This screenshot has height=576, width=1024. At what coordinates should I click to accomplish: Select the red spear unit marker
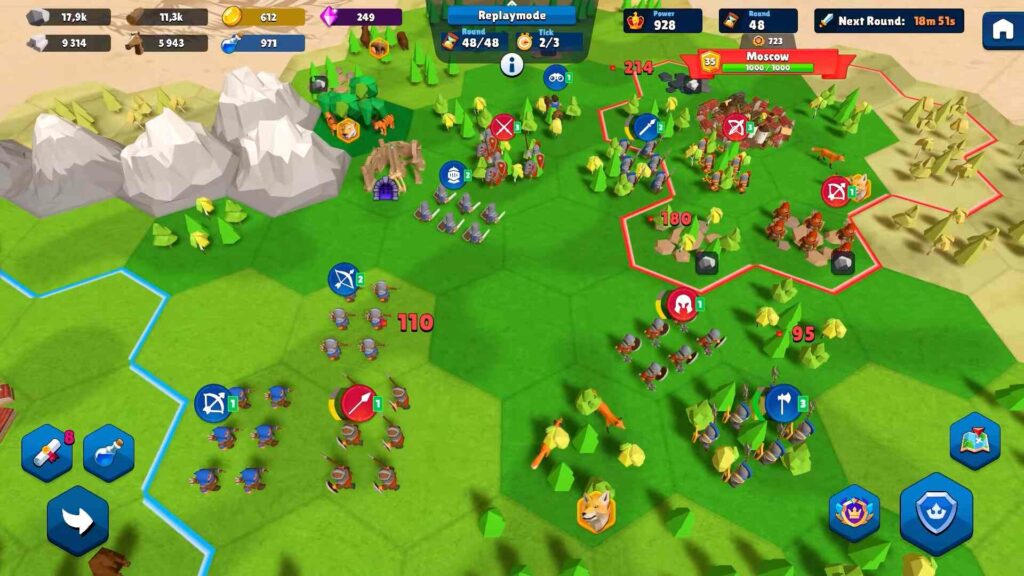click(x=359, y=403)
